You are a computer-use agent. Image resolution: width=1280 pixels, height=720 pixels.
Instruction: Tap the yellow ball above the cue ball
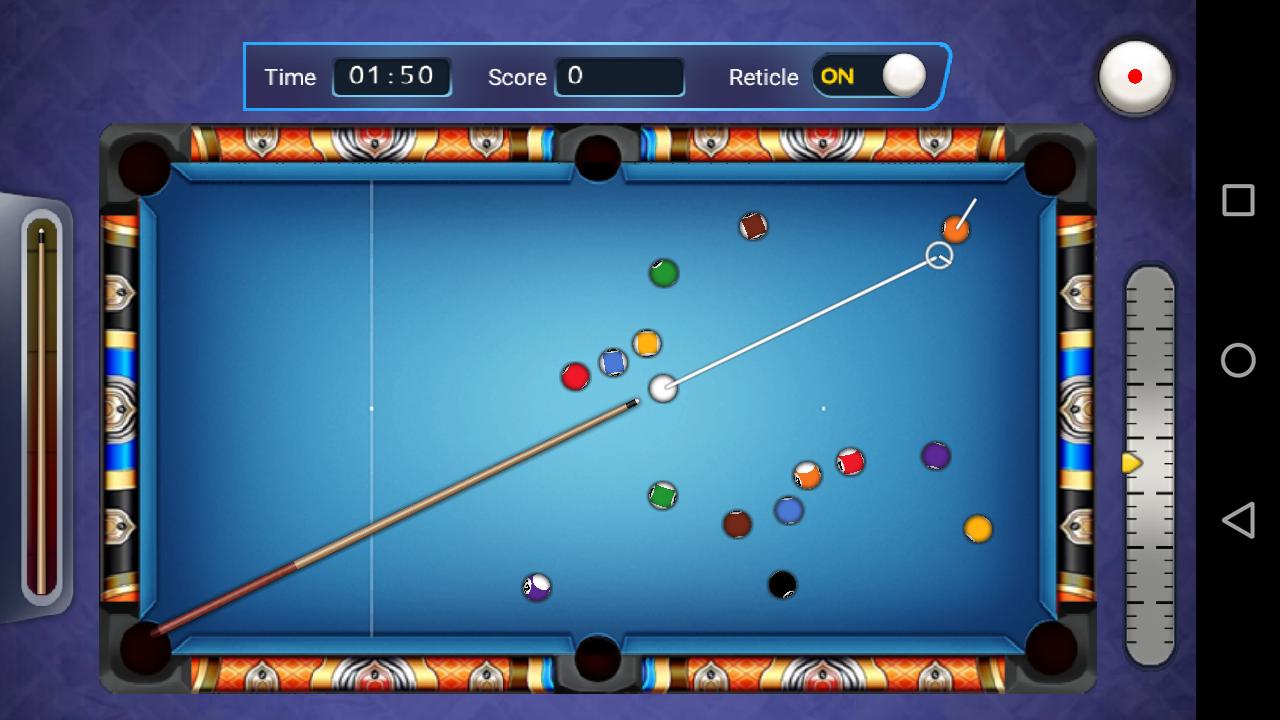coord(646,344)
